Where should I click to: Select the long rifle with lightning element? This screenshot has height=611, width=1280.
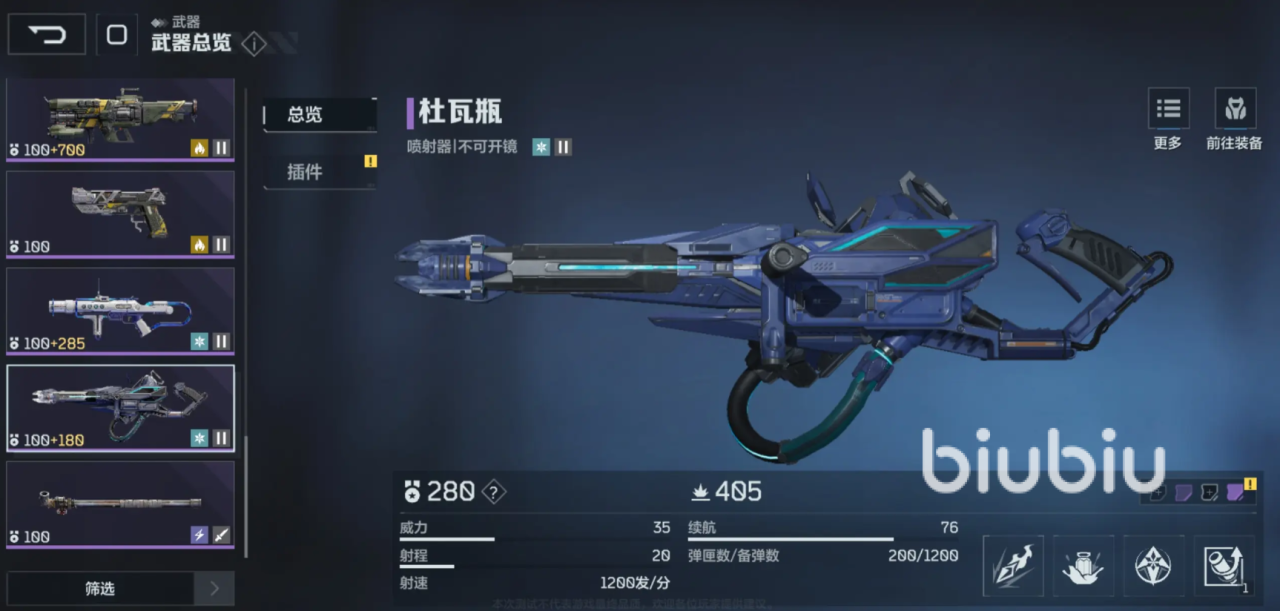(120, 503)
